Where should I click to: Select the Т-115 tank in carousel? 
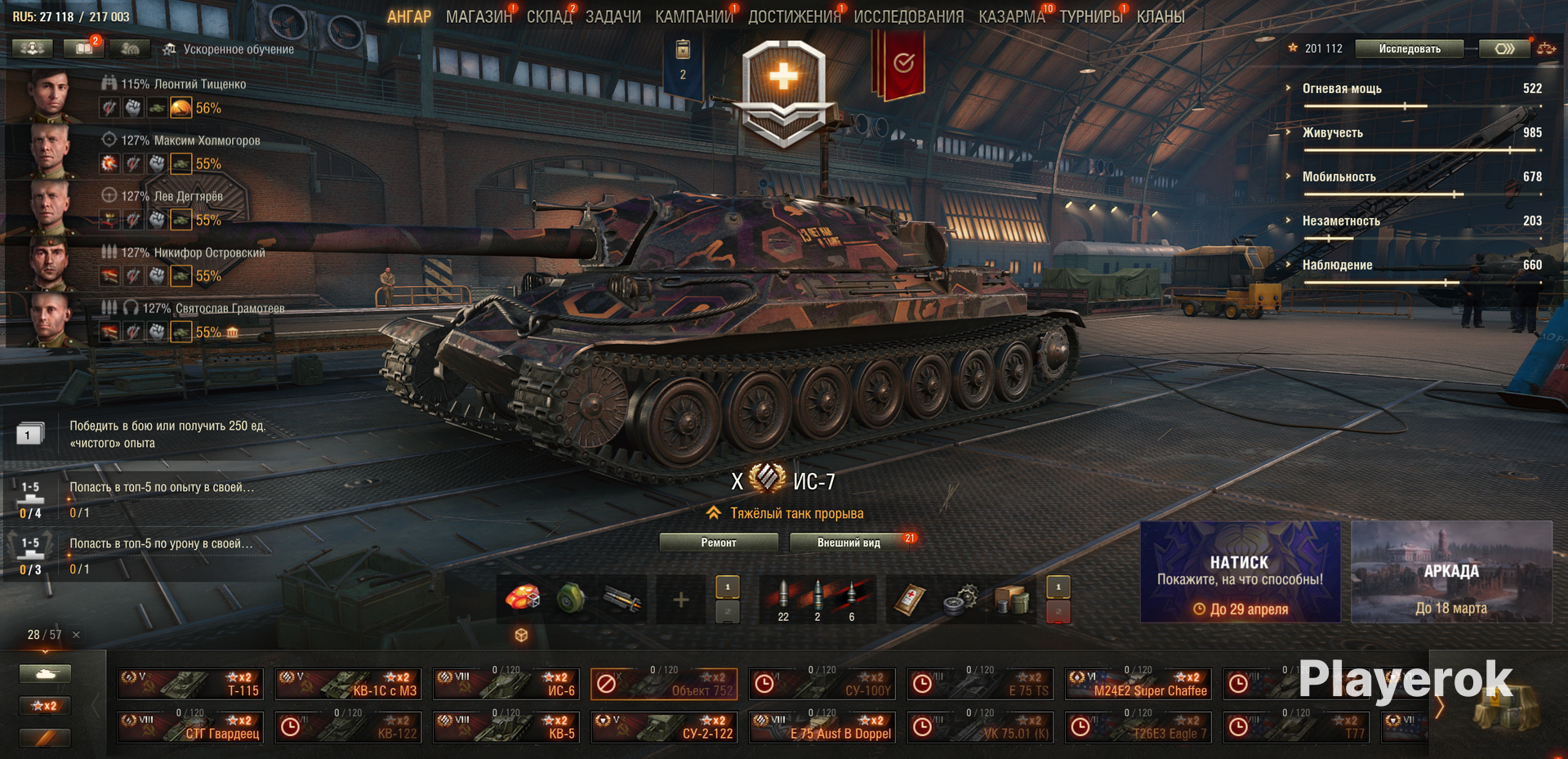tap(190, 684)
